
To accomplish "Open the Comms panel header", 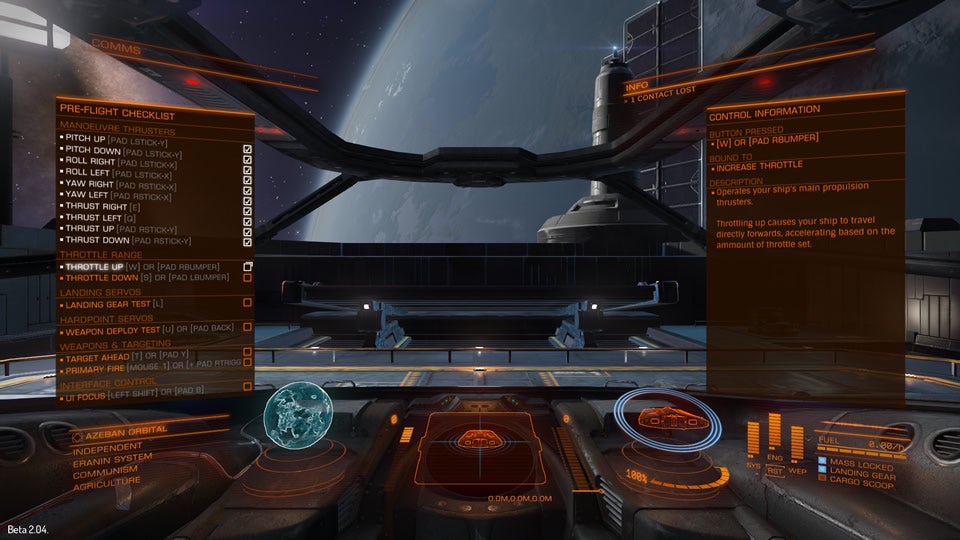I will 117,47.
